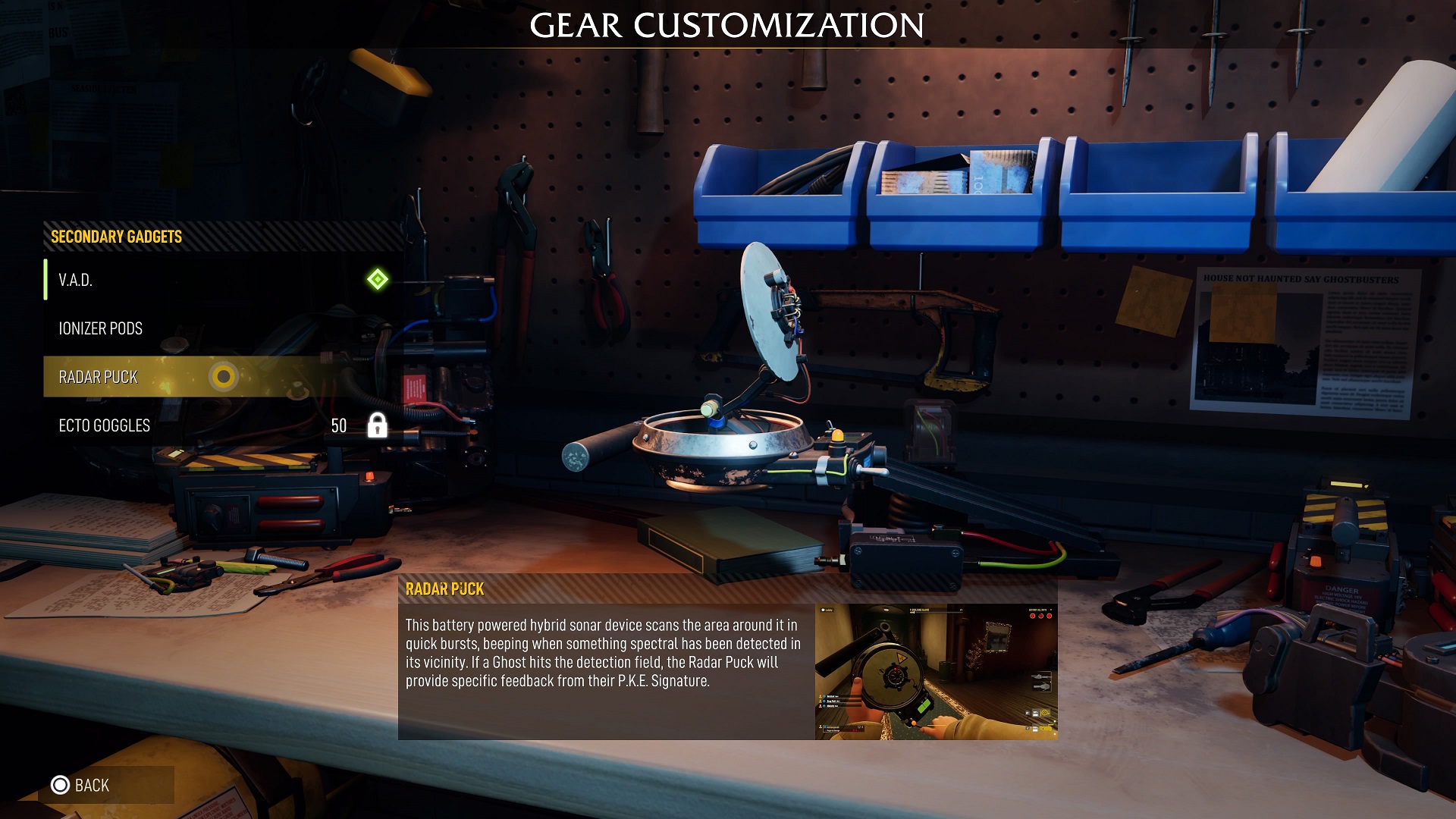This screenshot has width=1456, height=819.
Task: Go back with the Back button
Action: point(81,785)
